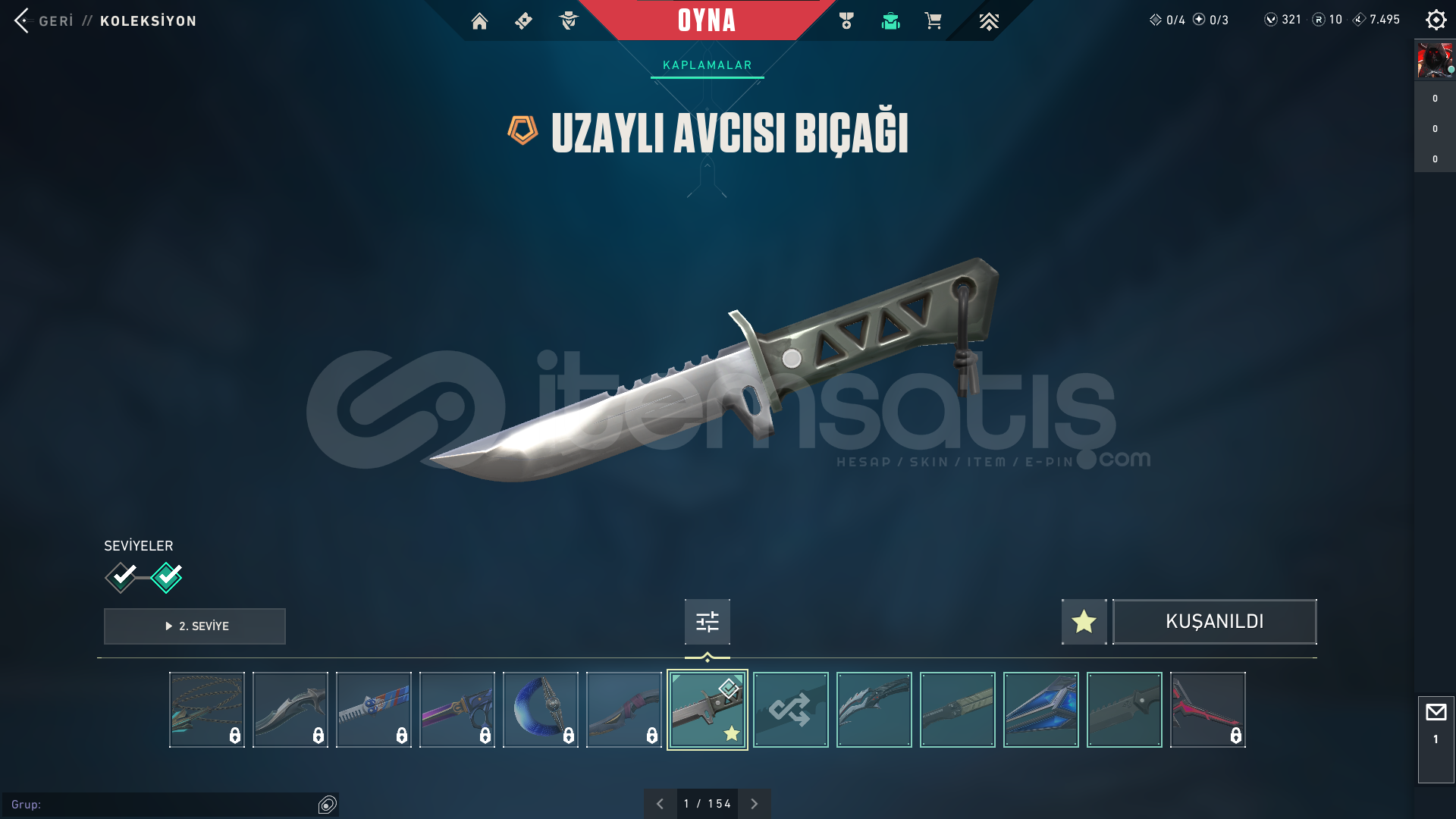Toggle the favorite star for this knife
This screenshot has width=1456, height=819.
[1083, 621]
